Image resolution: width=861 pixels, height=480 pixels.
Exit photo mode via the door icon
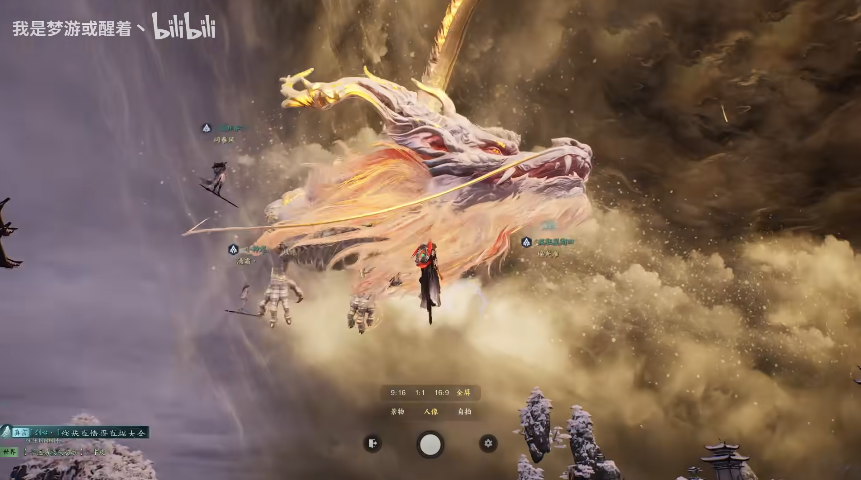click(372, 443)
